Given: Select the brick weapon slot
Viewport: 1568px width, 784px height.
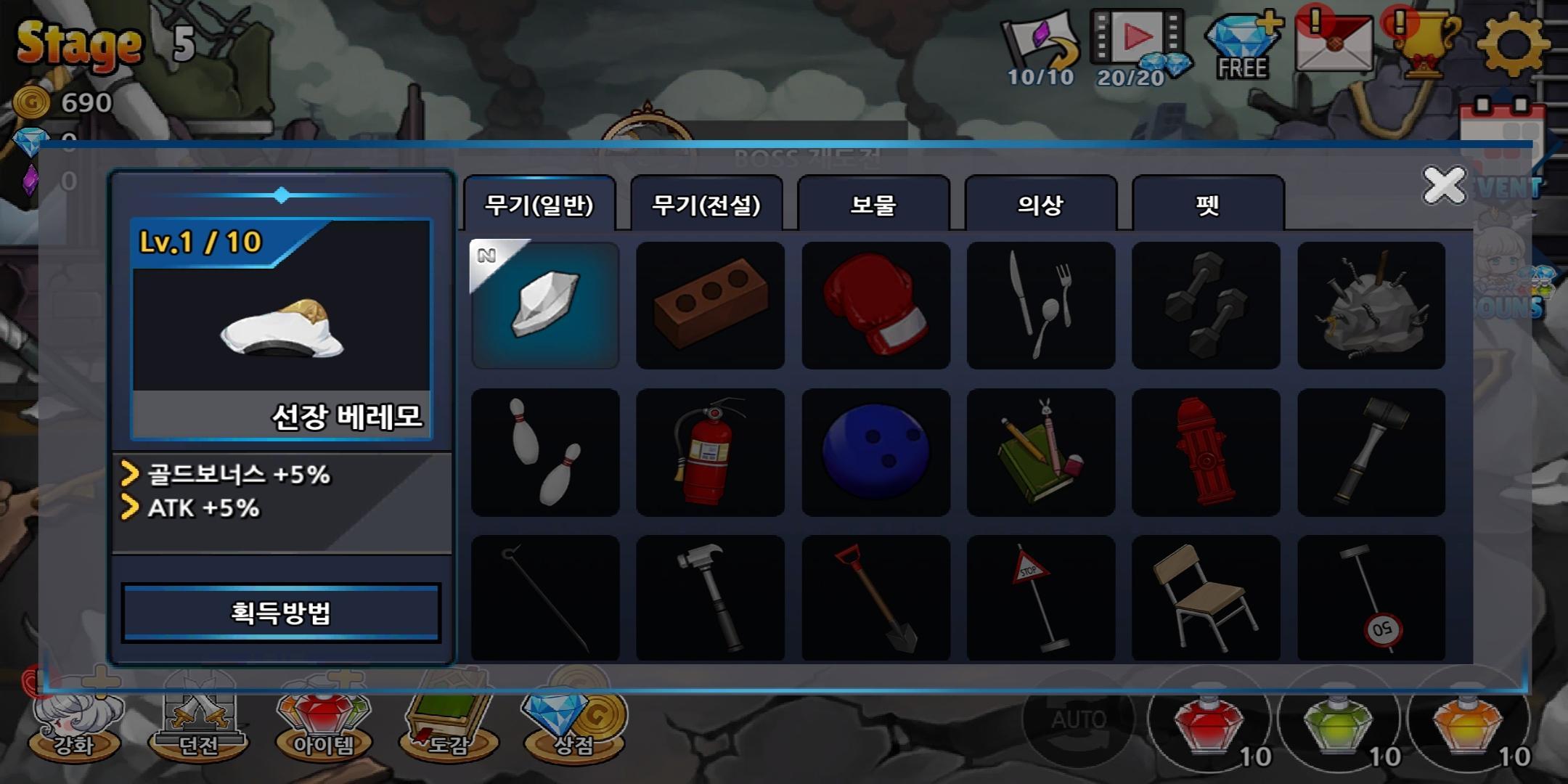Looking at the screenshot, I should click(x=710, y=306).
